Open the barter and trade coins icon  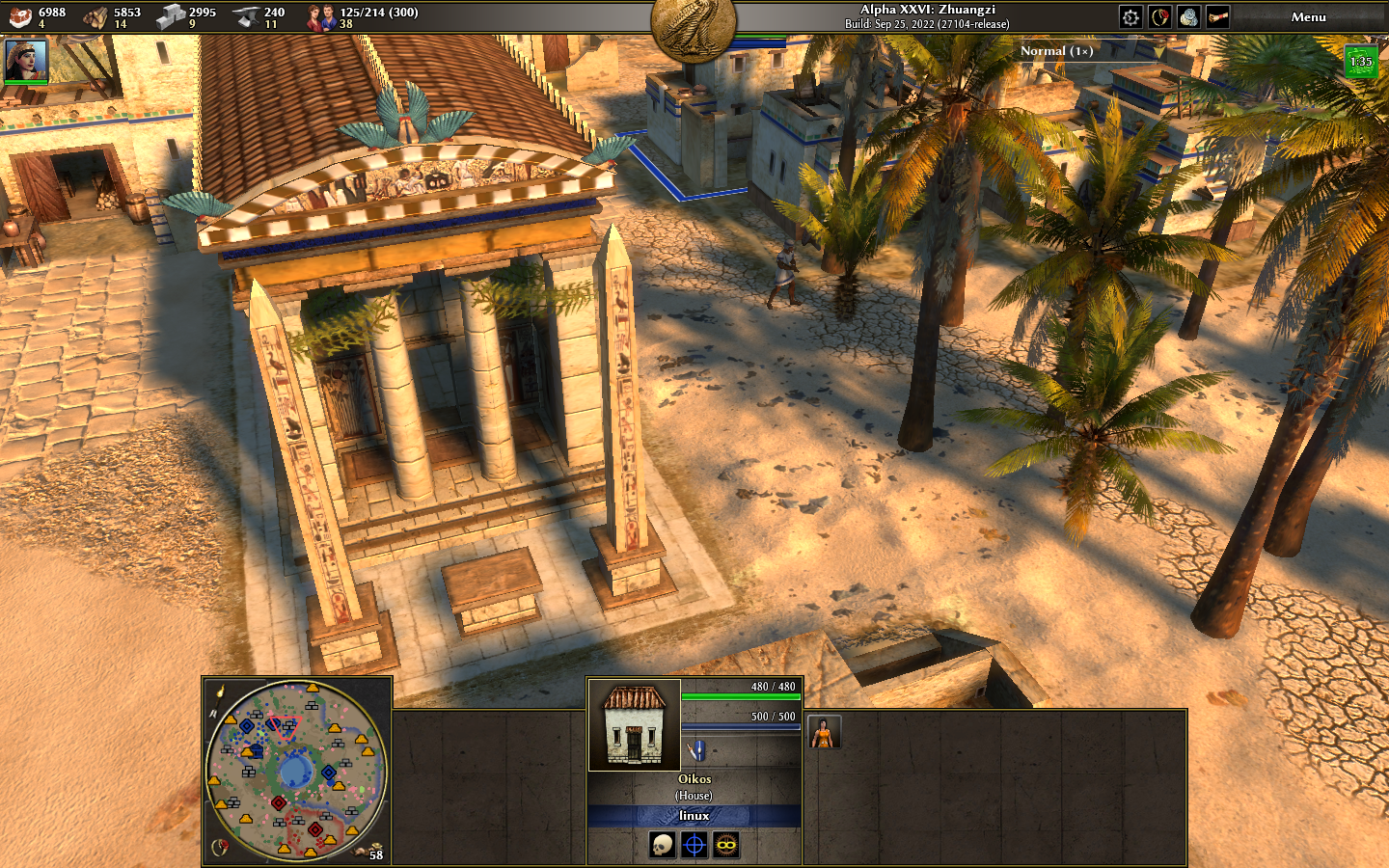(1188, 17)
